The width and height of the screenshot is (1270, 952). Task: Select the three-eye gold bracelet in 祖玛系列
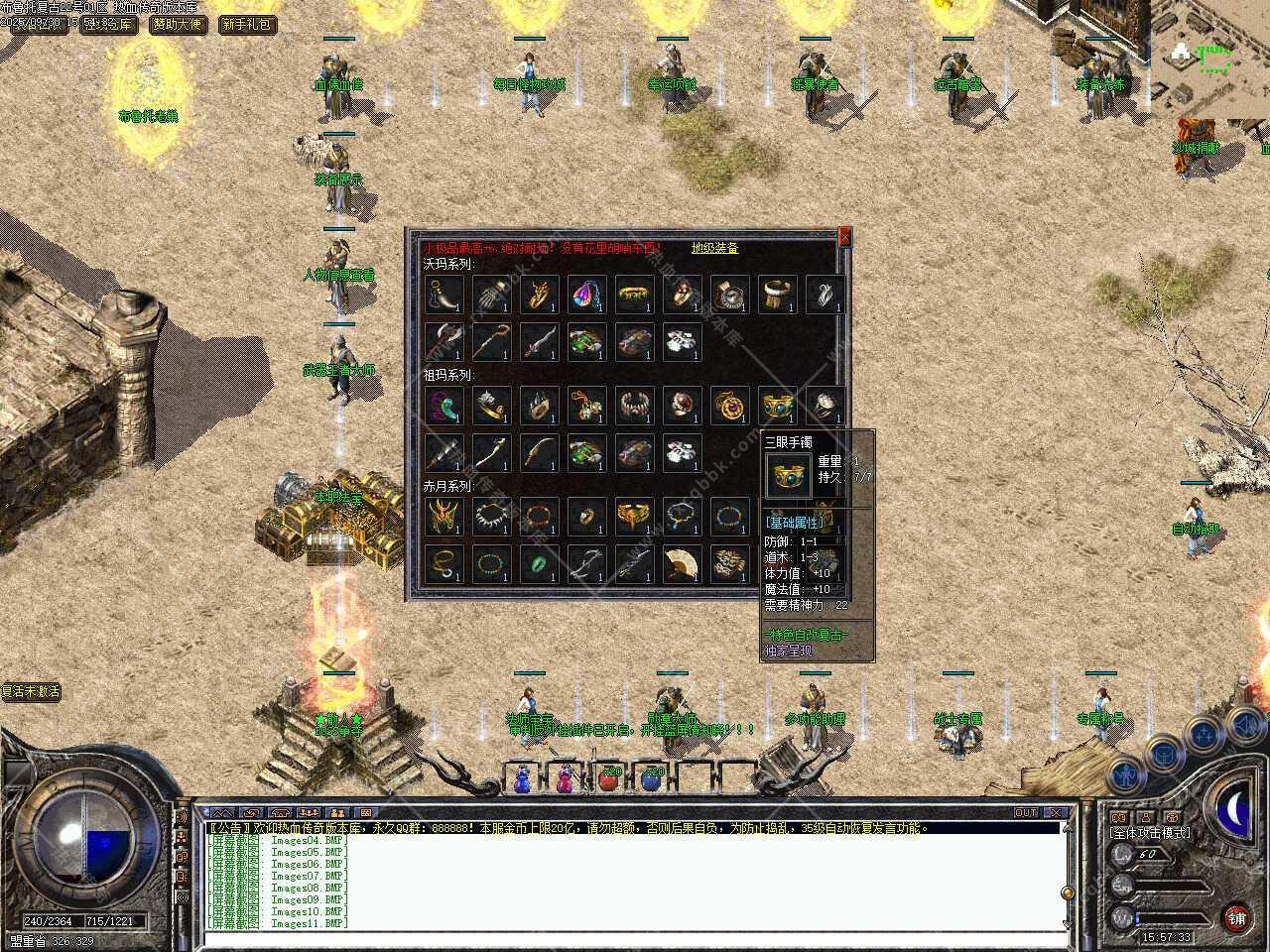pos(777,405)
